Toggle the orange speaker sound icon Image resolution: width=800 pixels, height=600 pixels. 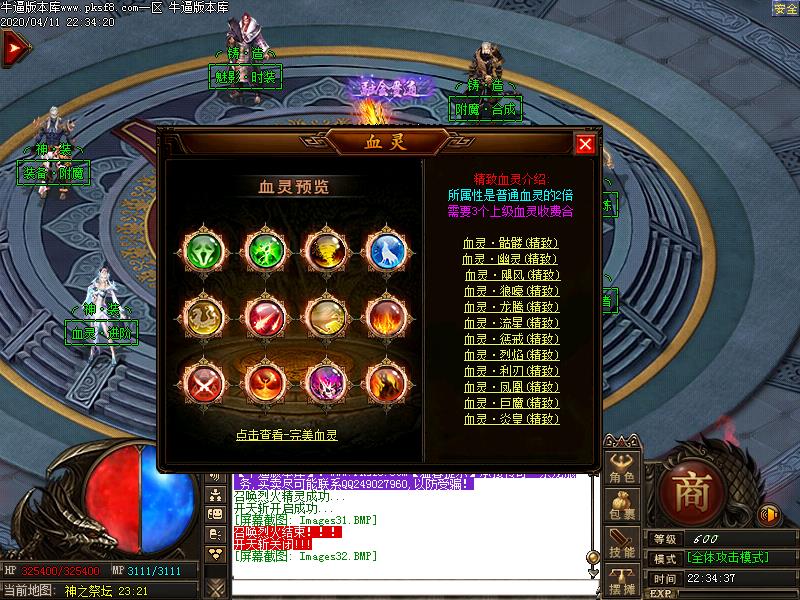769,514
